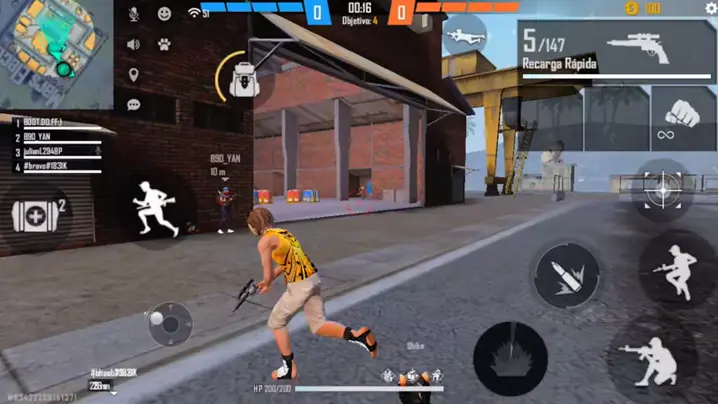Toggle the speaker audio icon
The width and height of the screenshot is (718, 404).
133,44
